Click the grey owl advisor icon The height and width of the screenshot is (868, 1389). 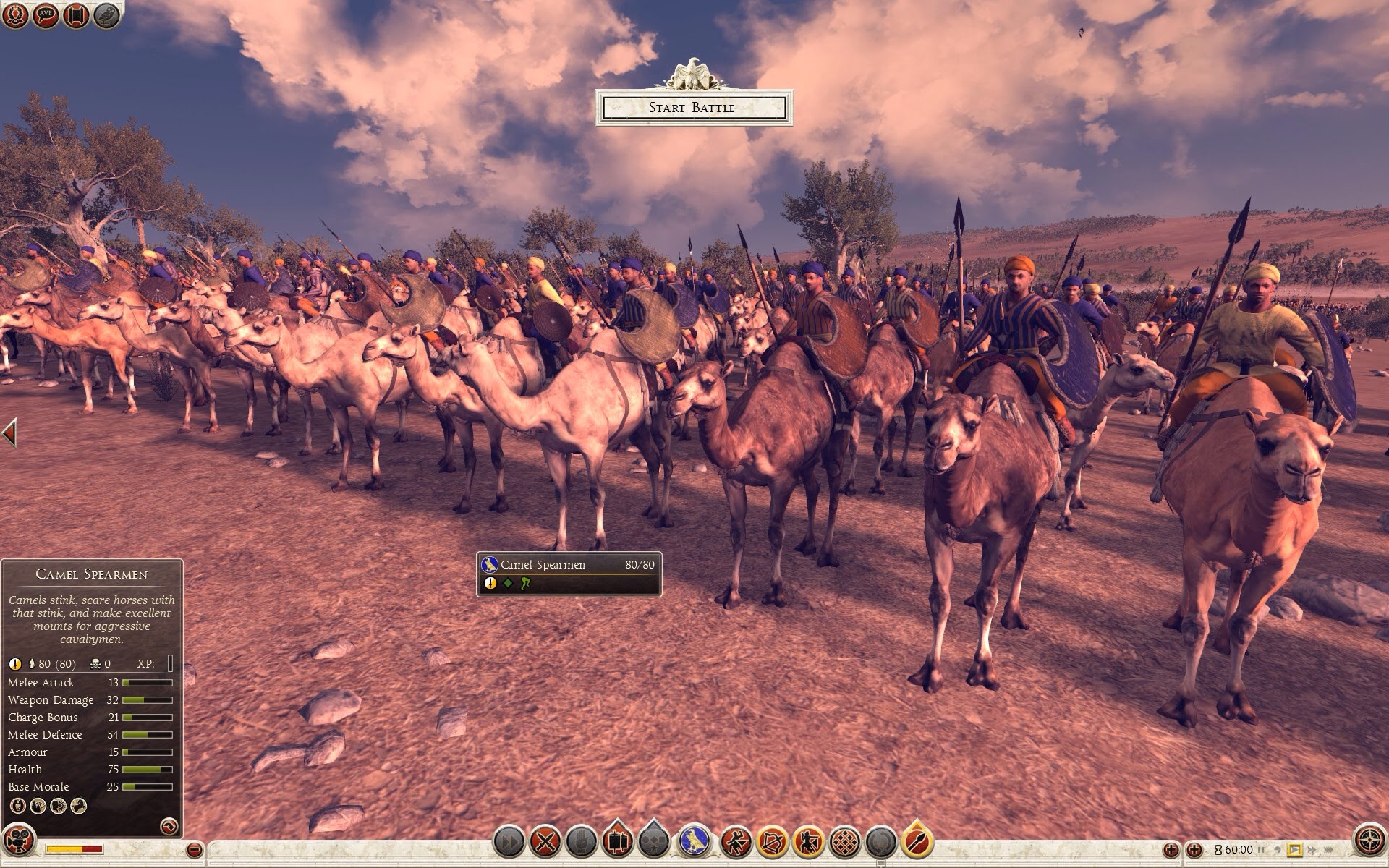pos(107,16)
